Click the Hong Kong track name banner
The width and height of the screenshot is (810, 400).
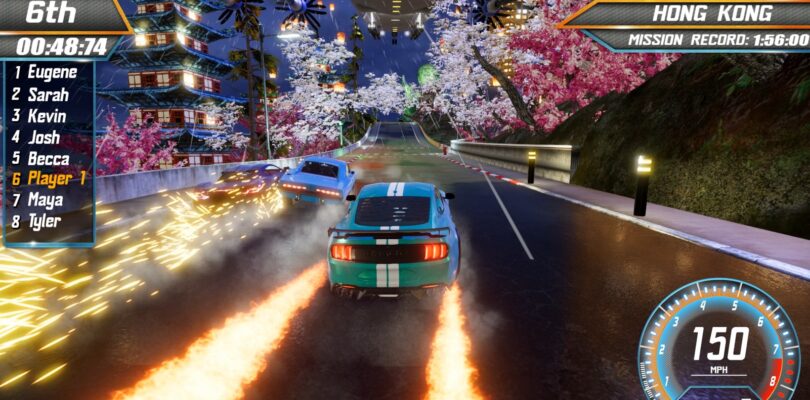[x=712, y=14]
